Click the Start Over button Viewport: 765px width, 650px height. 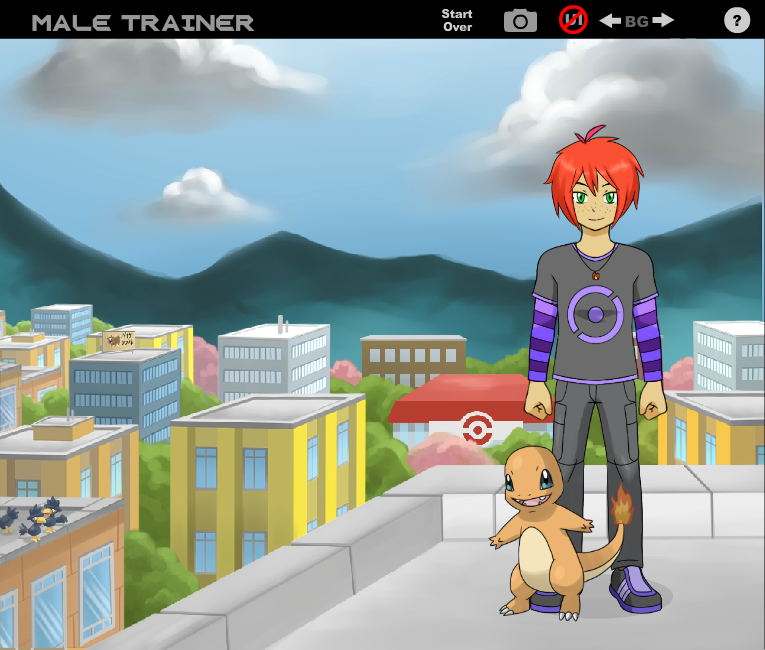point(457,20)
